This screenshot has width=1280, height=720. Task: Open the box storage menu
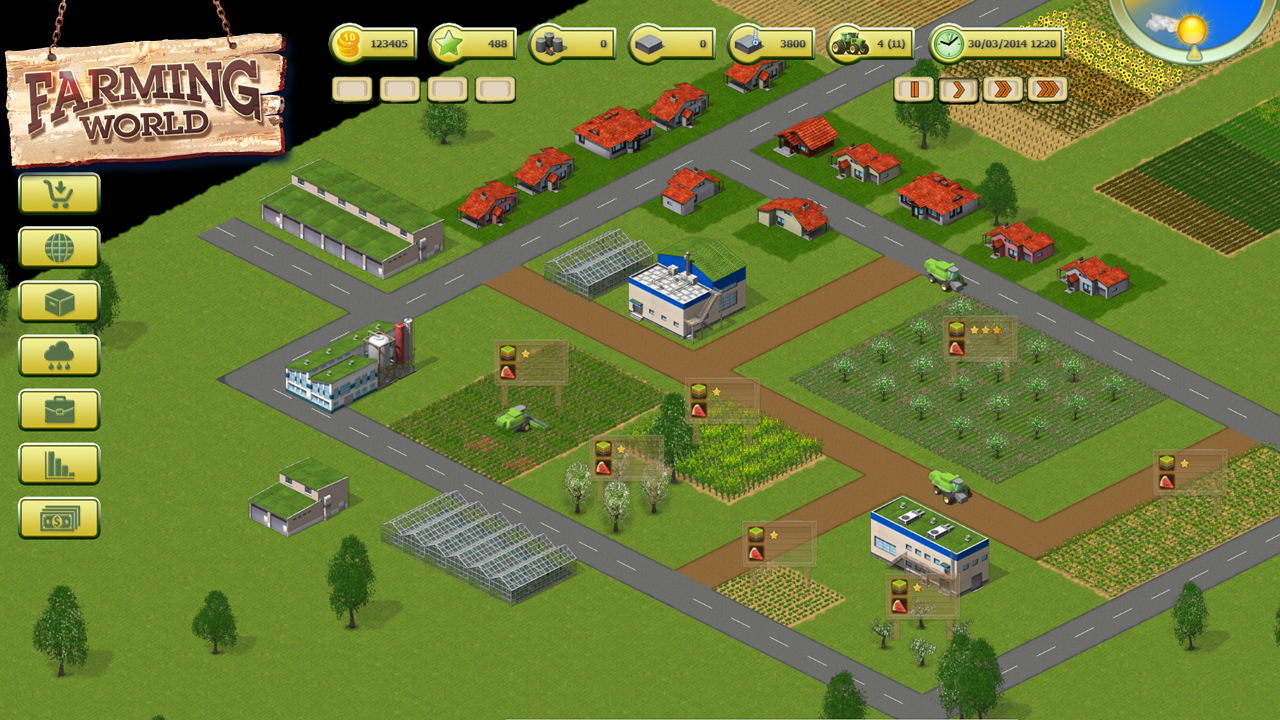(x=59, y=302)
